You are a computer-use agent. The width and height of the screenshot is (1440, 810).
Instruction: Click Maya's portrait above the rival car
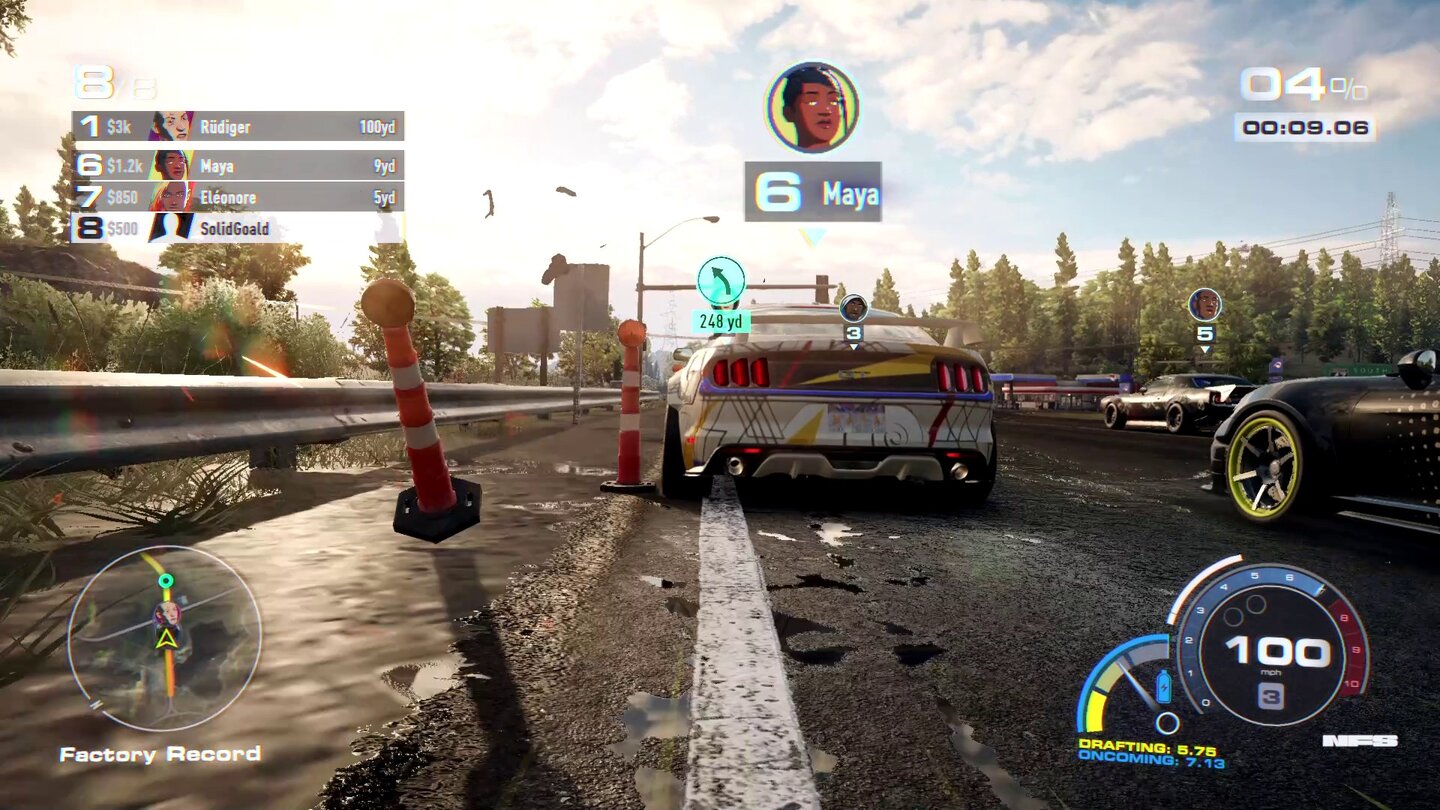tap(815, 106)
